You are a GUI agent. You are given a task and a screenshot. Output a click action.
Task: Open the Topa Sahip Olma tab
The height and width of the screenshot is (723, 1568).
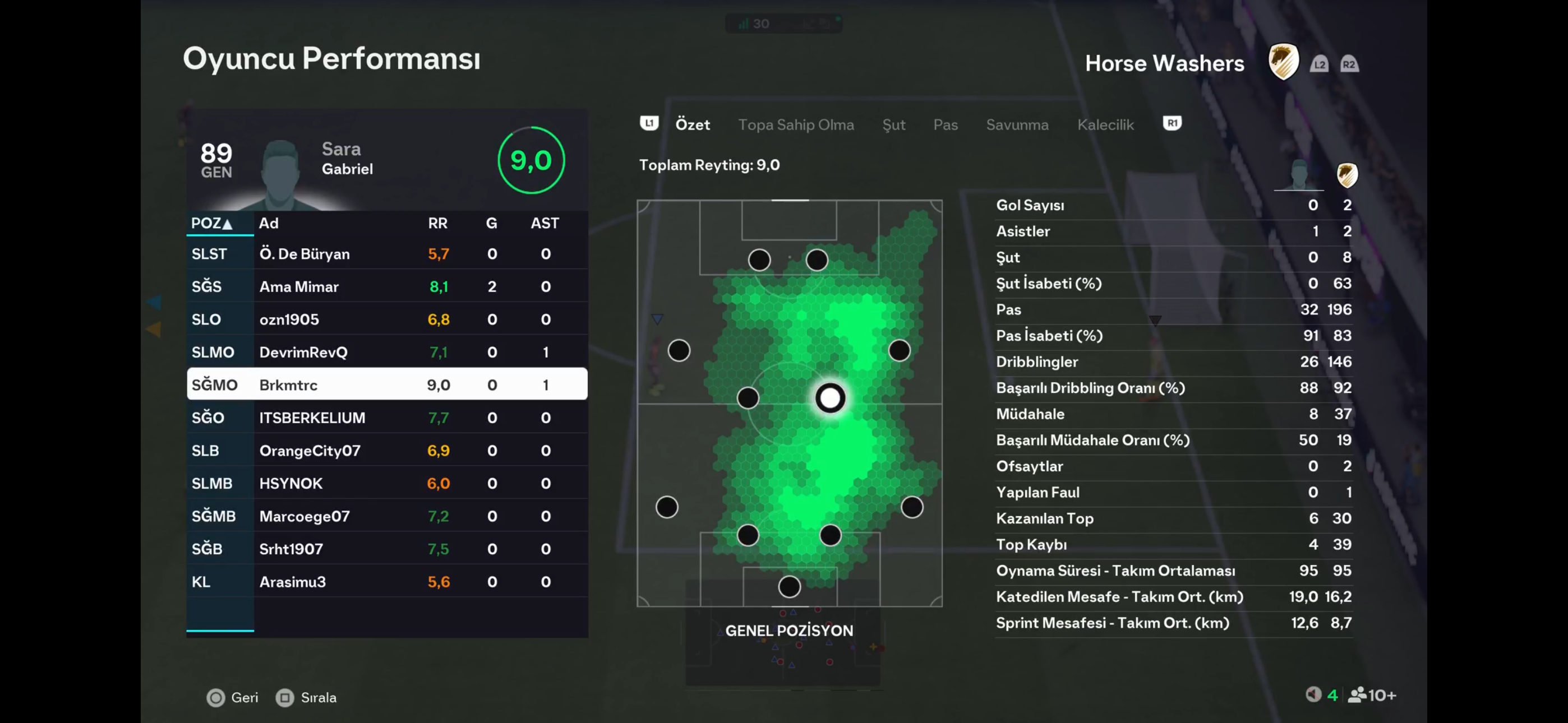pos(796,125)
